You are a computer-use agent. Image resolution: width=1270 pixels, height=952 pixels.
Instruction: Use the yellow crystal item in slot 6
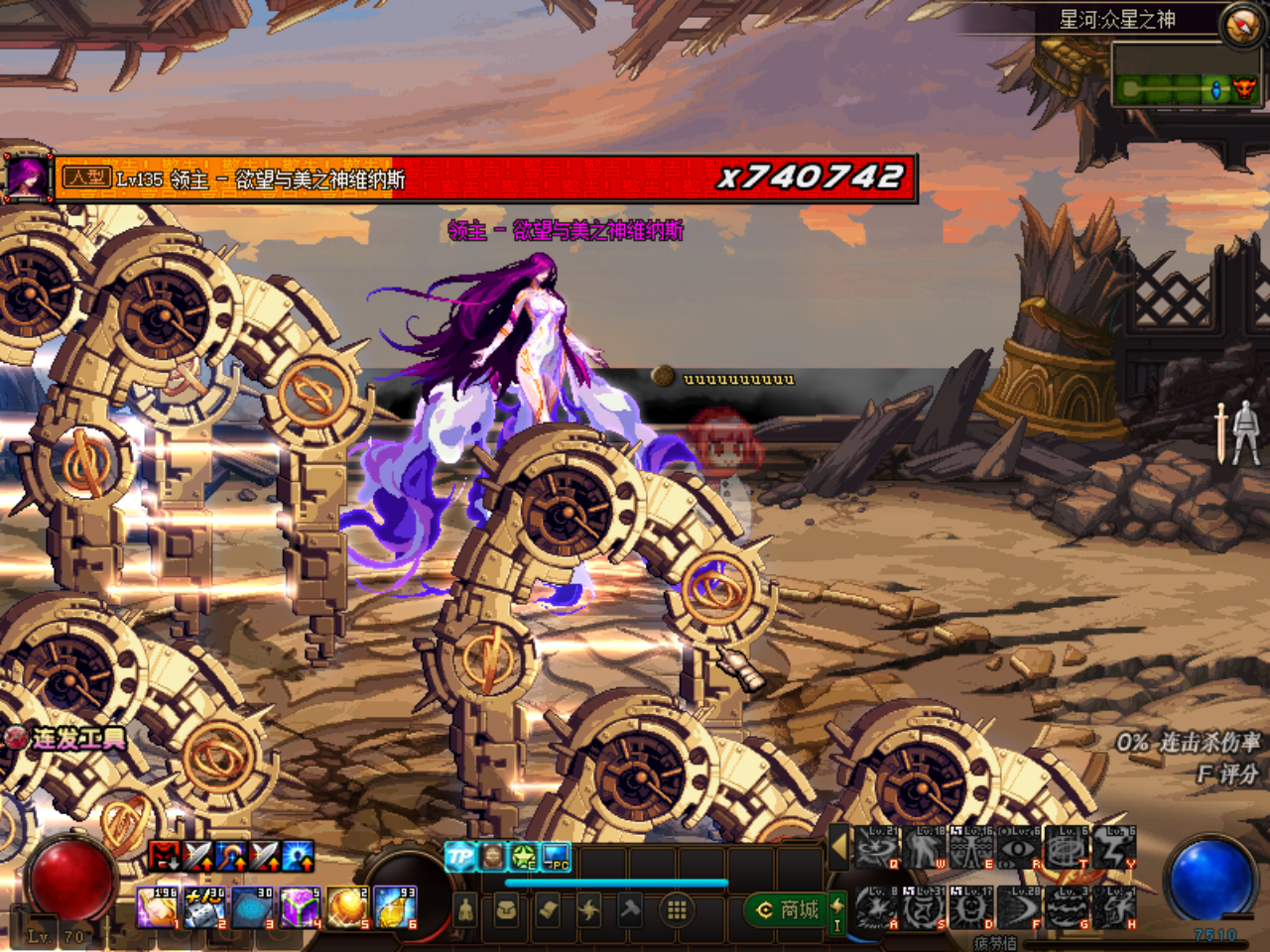pyautogui.click(x=395, y=908)
